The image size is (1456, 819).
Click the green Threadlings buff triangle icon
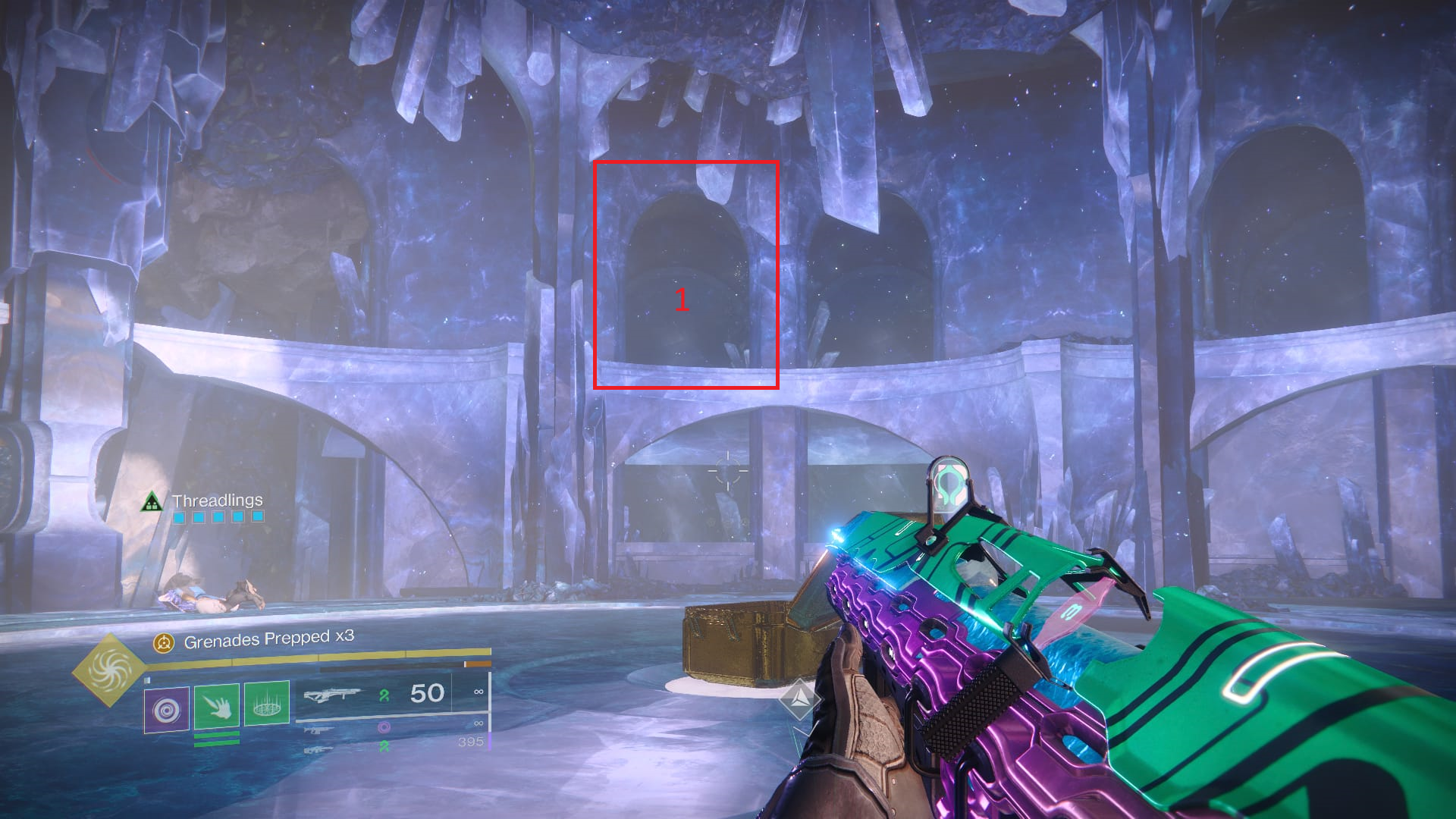(151, 501)
